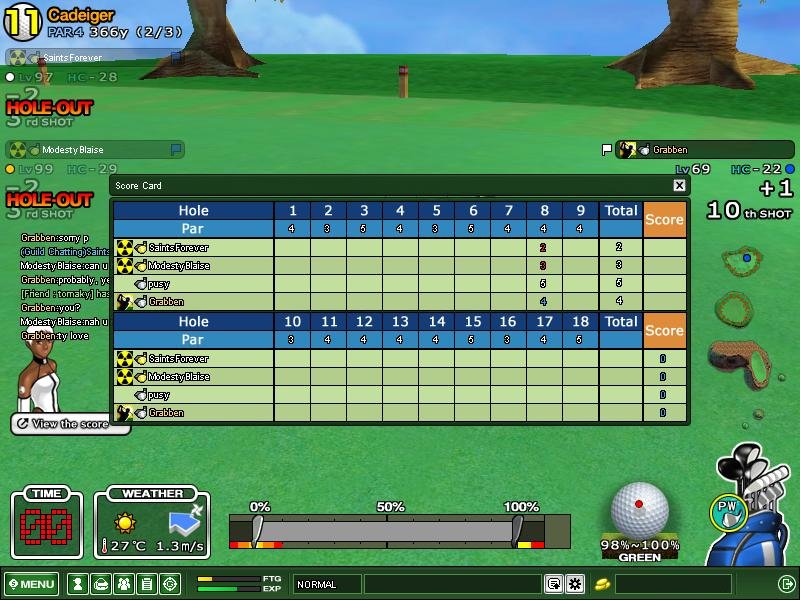
Task: Open the chat mode selector labeled NORMAL
Action: coord(327,584)
